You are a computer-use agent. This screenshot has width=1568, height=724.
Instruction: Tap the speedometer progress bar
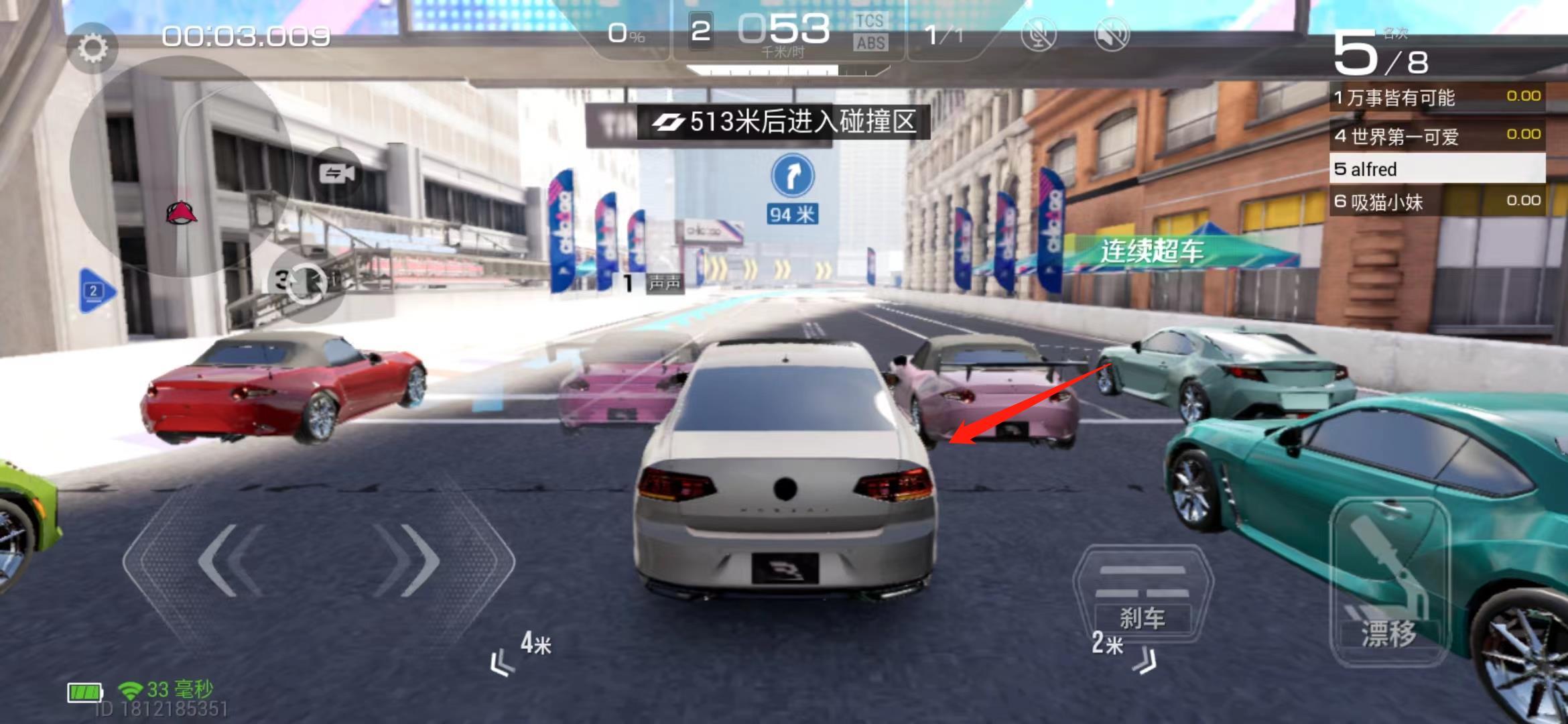(x=764, y=68)
